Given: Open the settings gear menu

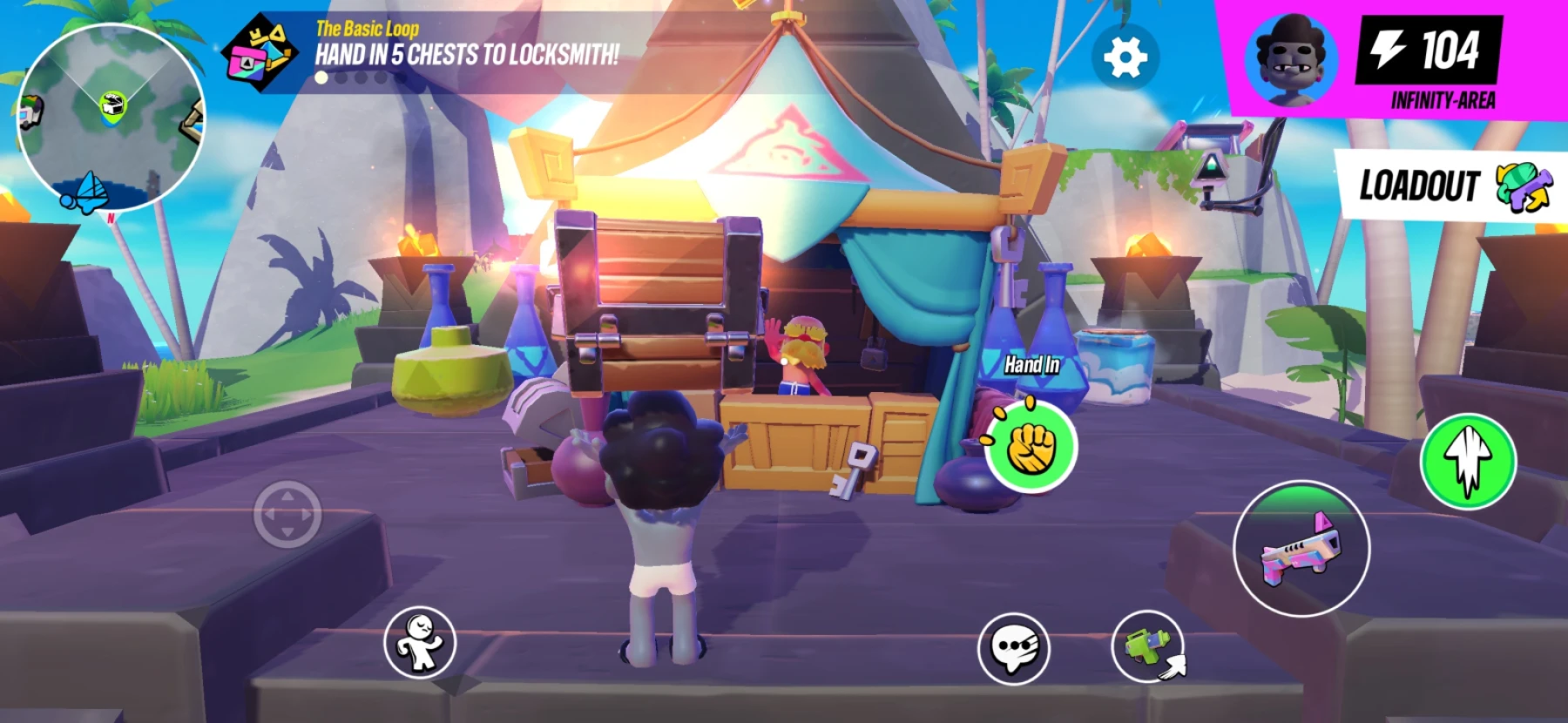Looking at the screenshot, I should click(1125, 57).
